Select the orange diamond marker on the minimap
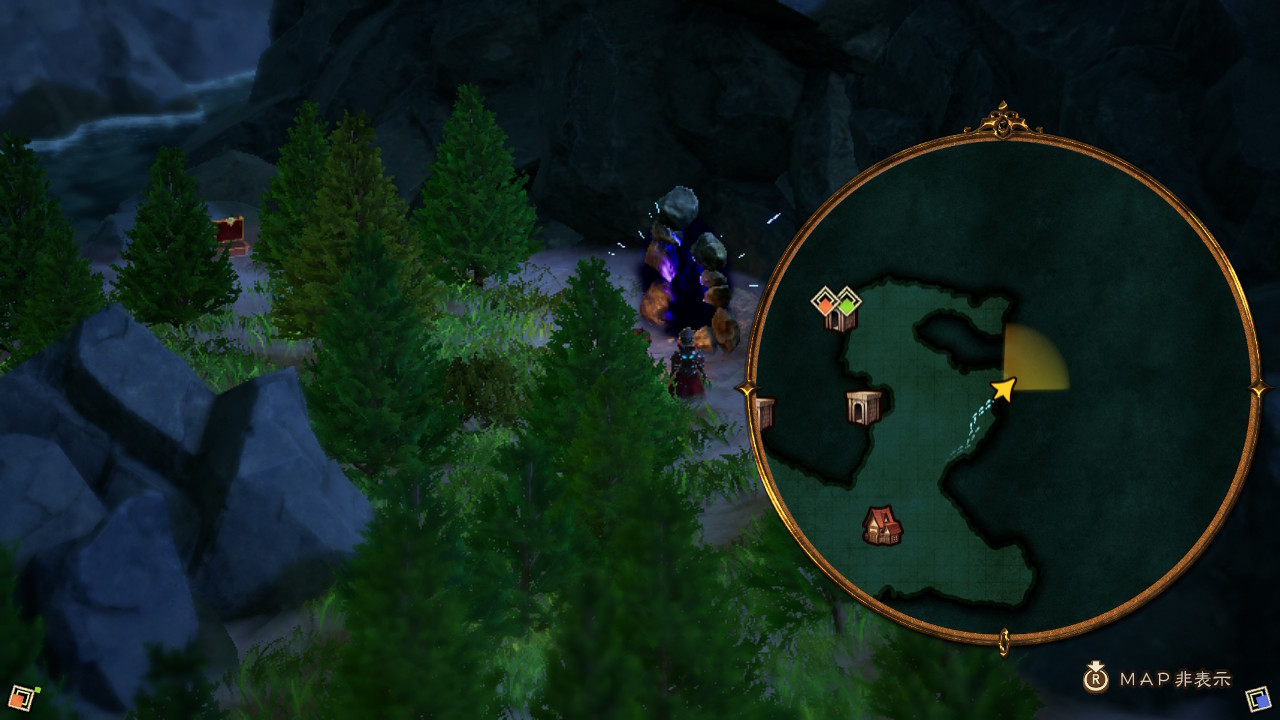1280x720 pixels. tap(825, 302)
